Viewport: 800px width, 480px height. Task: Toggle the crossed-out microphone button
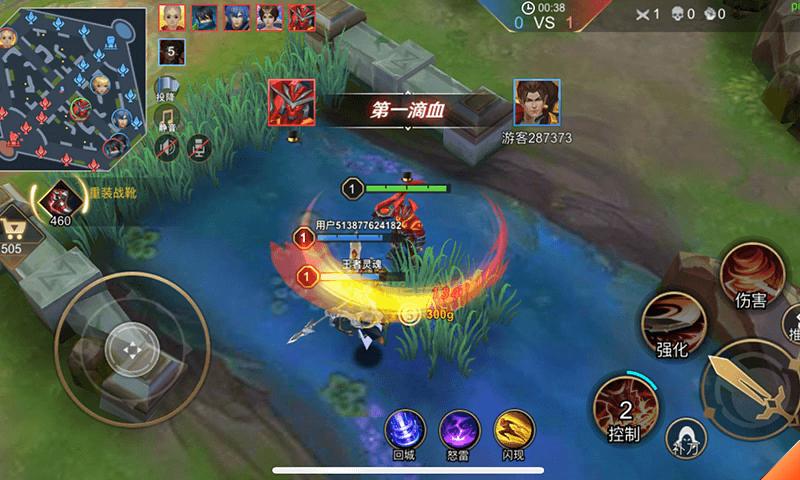[200, 148]
